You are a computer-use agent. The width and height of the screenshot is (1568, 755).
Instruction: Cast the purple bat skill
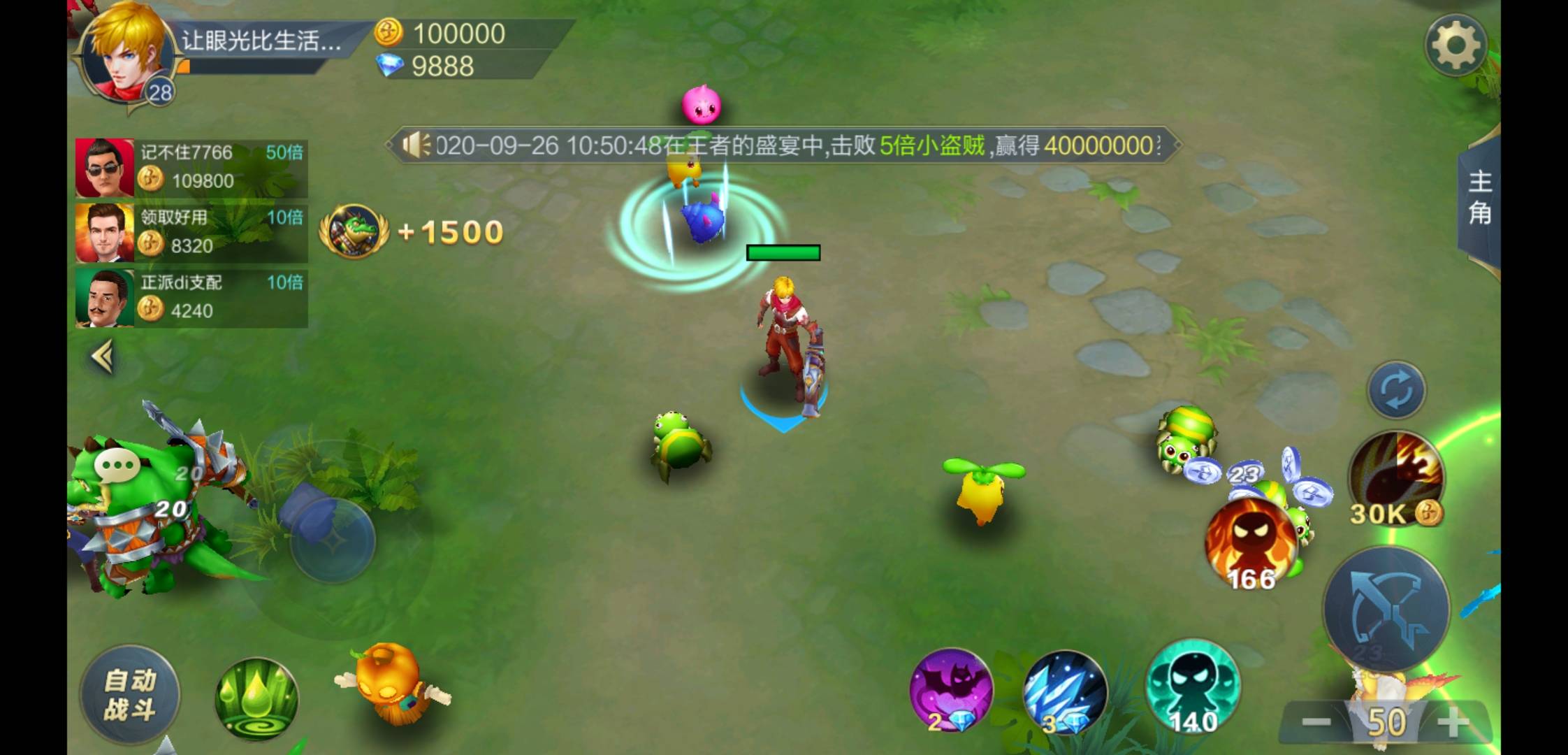click(x=951, y=691)
